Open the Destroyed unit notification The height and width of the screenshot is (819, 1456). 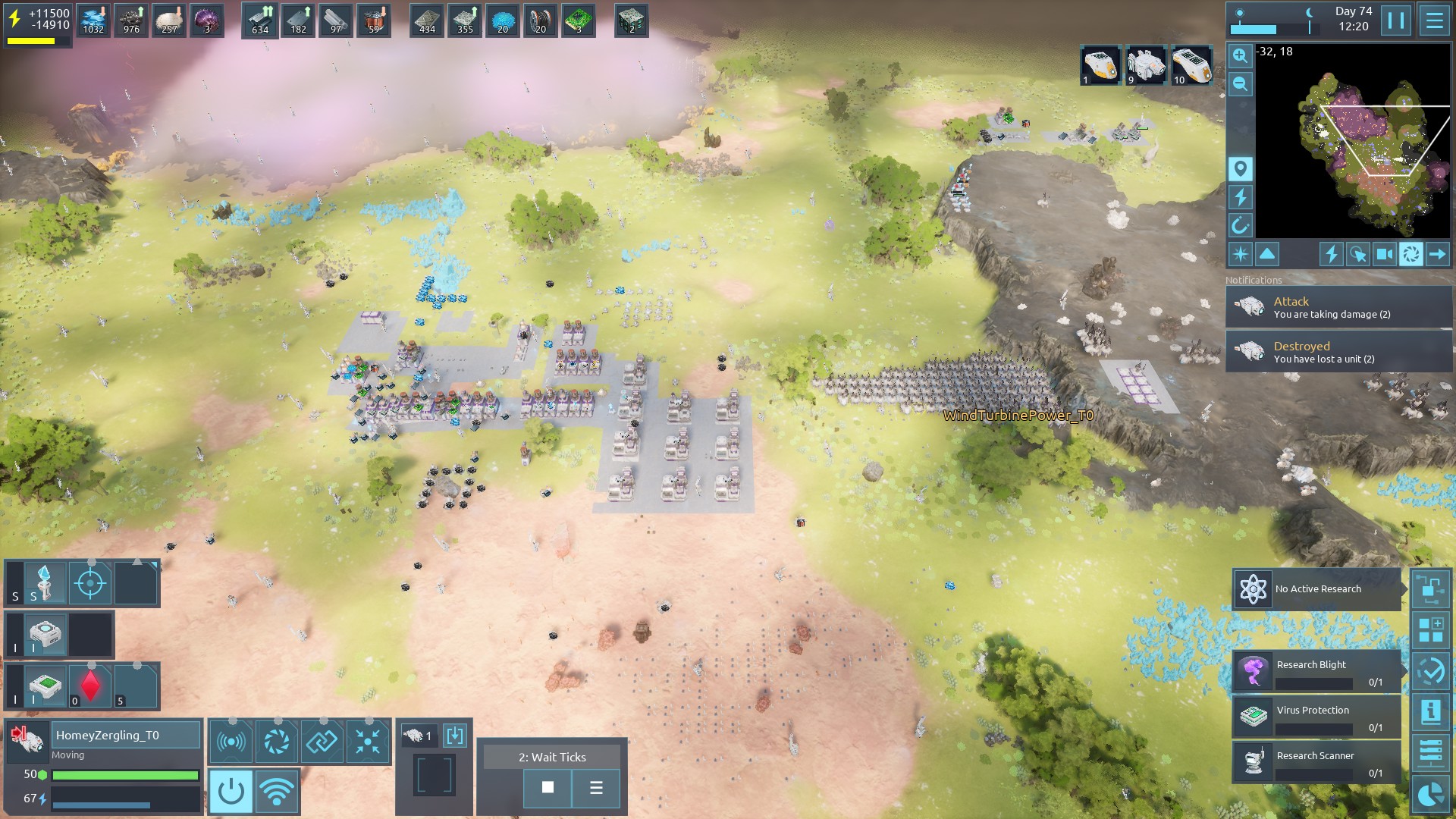pyautogui.click(x=1338, y=352)
